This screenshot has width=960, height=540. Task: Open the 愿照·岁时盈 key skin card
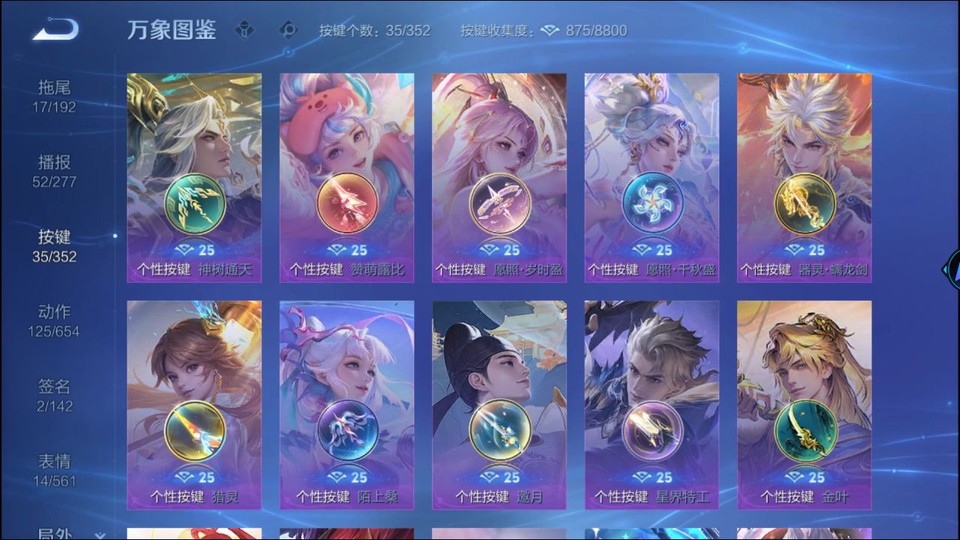[x=499, y=177]
